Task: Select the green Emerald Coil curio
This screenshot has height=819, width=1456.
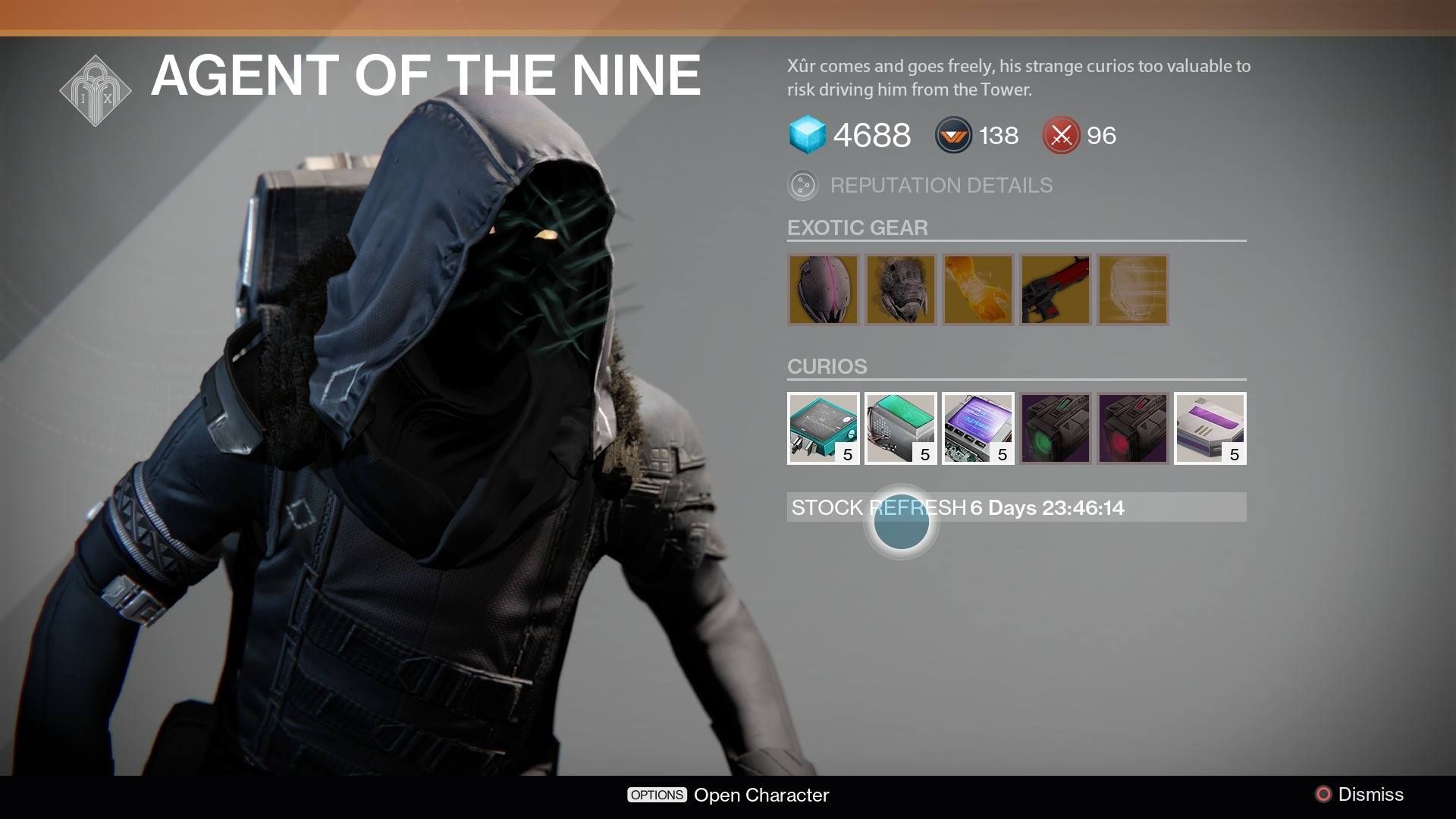Action: (x=901, y=428)
